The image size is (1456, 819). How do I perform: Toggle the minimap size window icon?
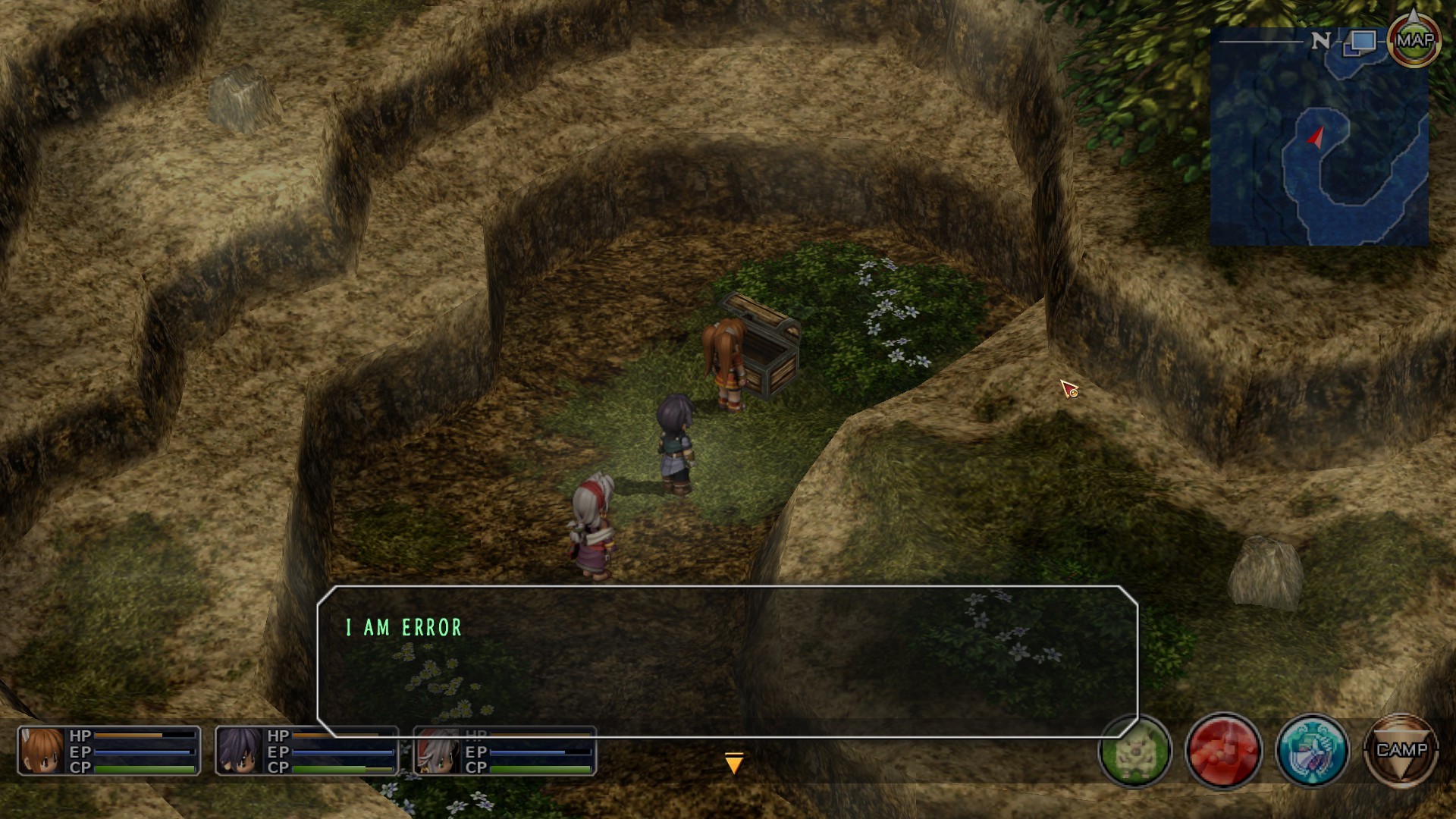(1360, 42)
